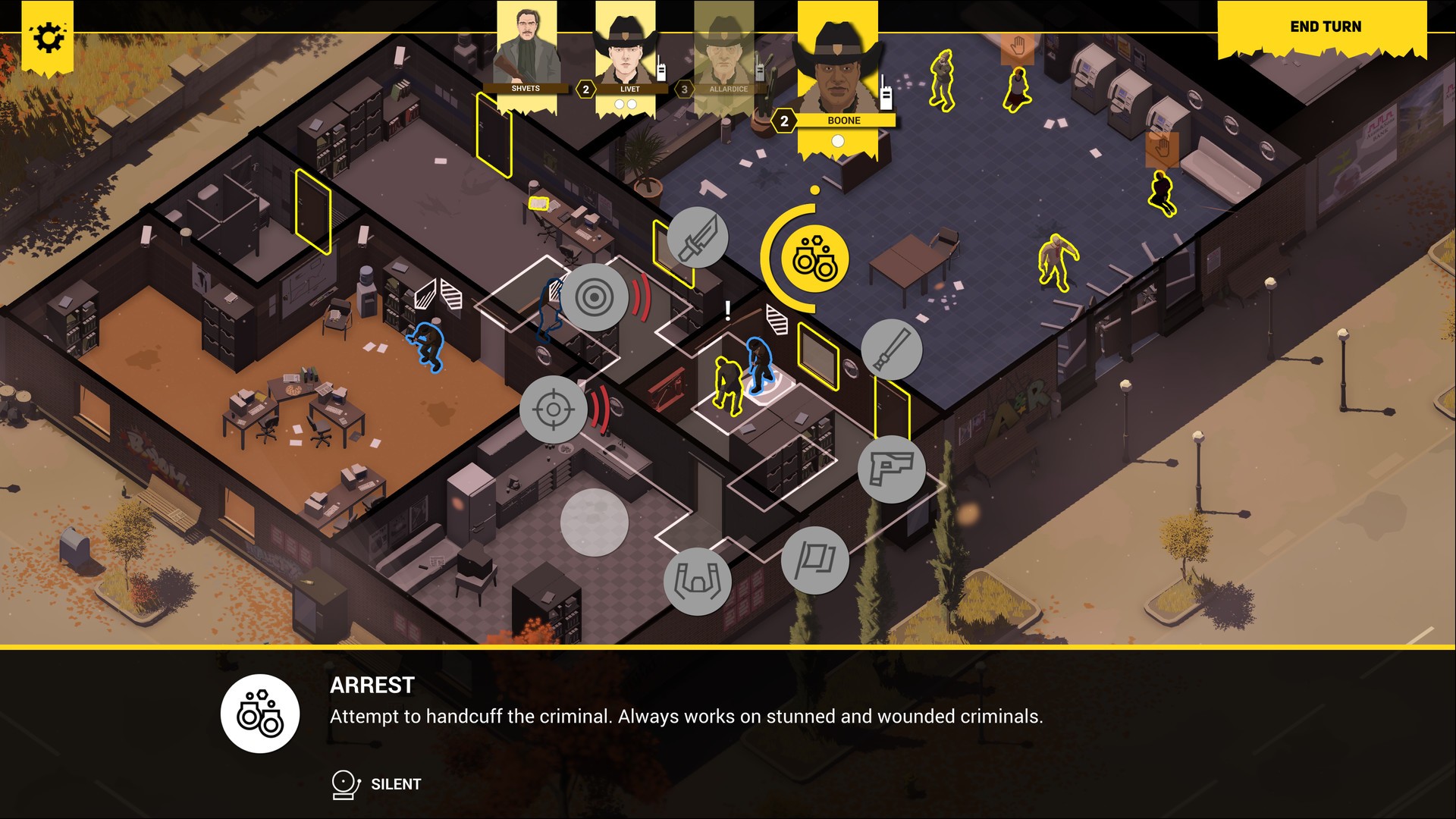Click Boone's name banner
The image size is (1456, 819).
pyautogui.click(x=844, y=120)
